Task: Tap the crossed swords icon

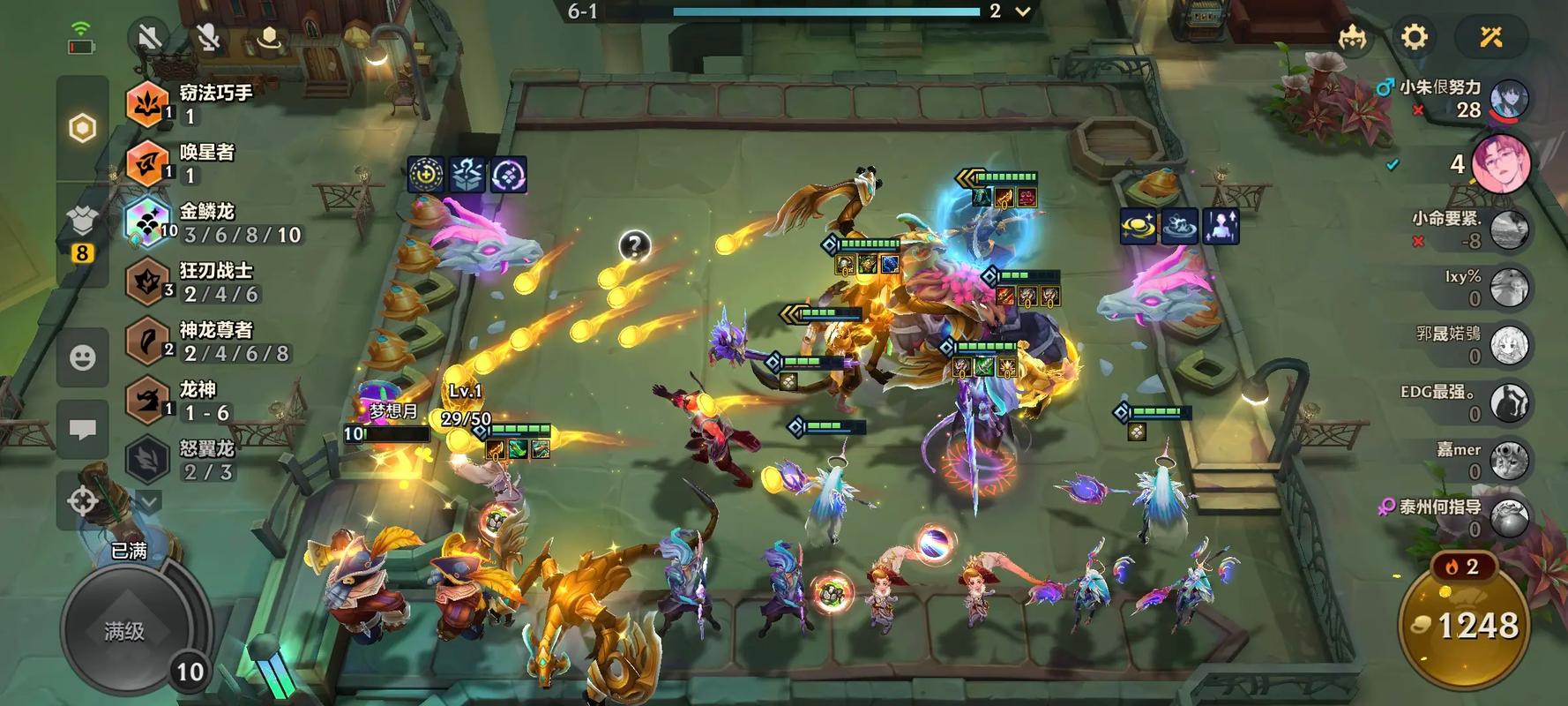Action: coord(1490,37)
